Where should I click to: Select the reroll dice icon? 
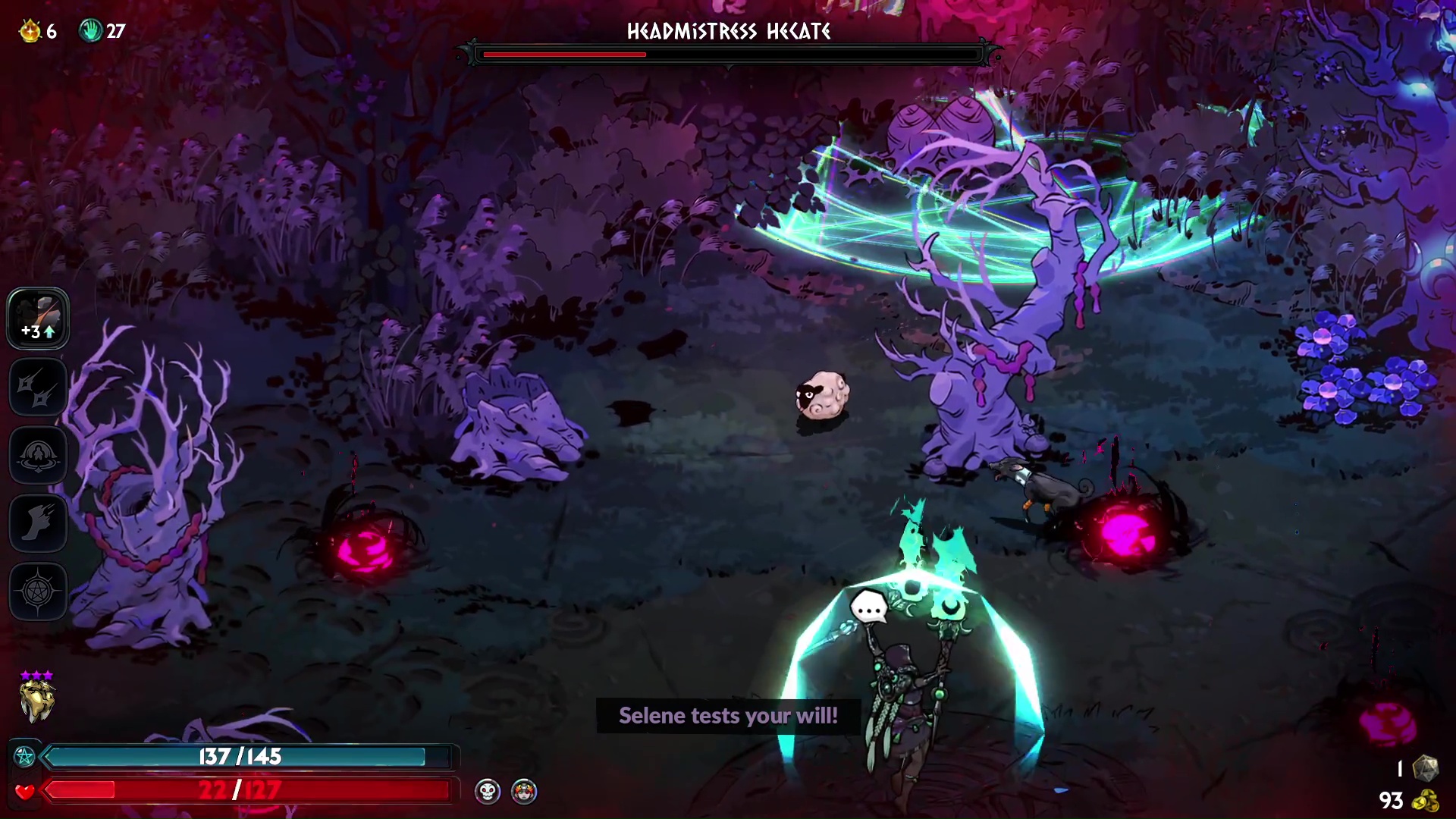point(1425,768)
